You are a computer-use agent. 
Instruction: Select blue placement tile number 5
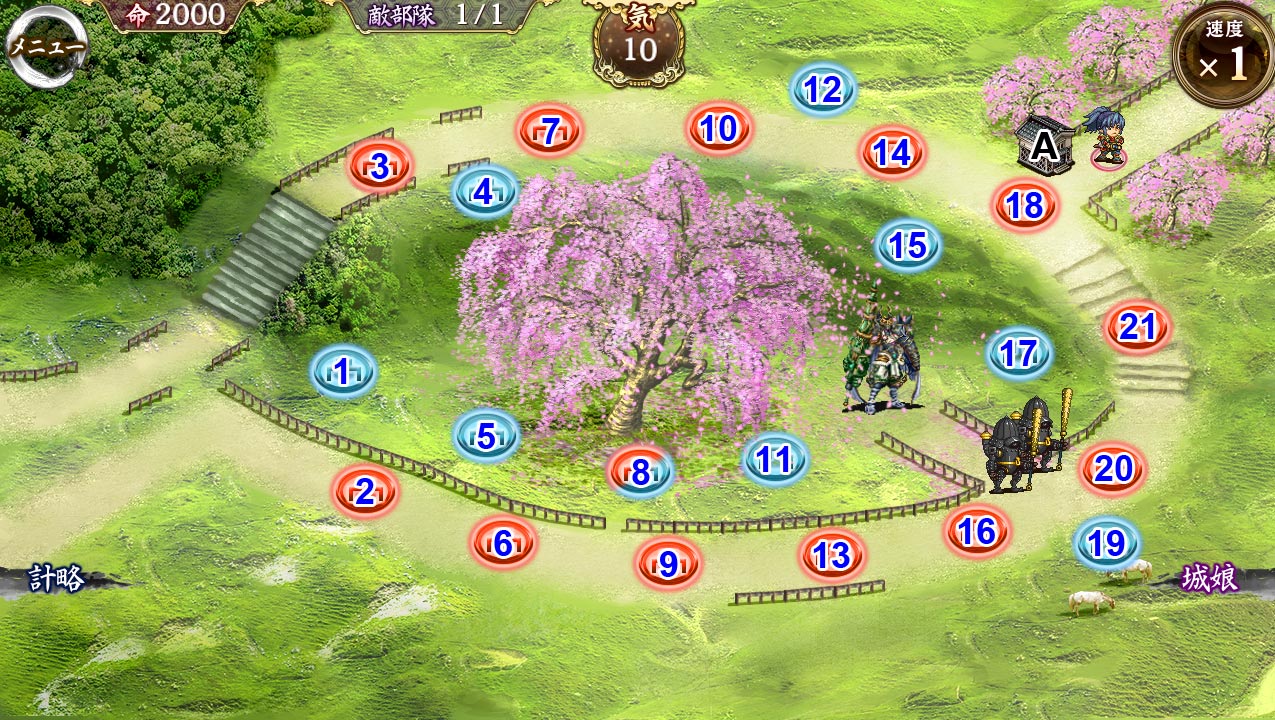(x=486, y=436)
